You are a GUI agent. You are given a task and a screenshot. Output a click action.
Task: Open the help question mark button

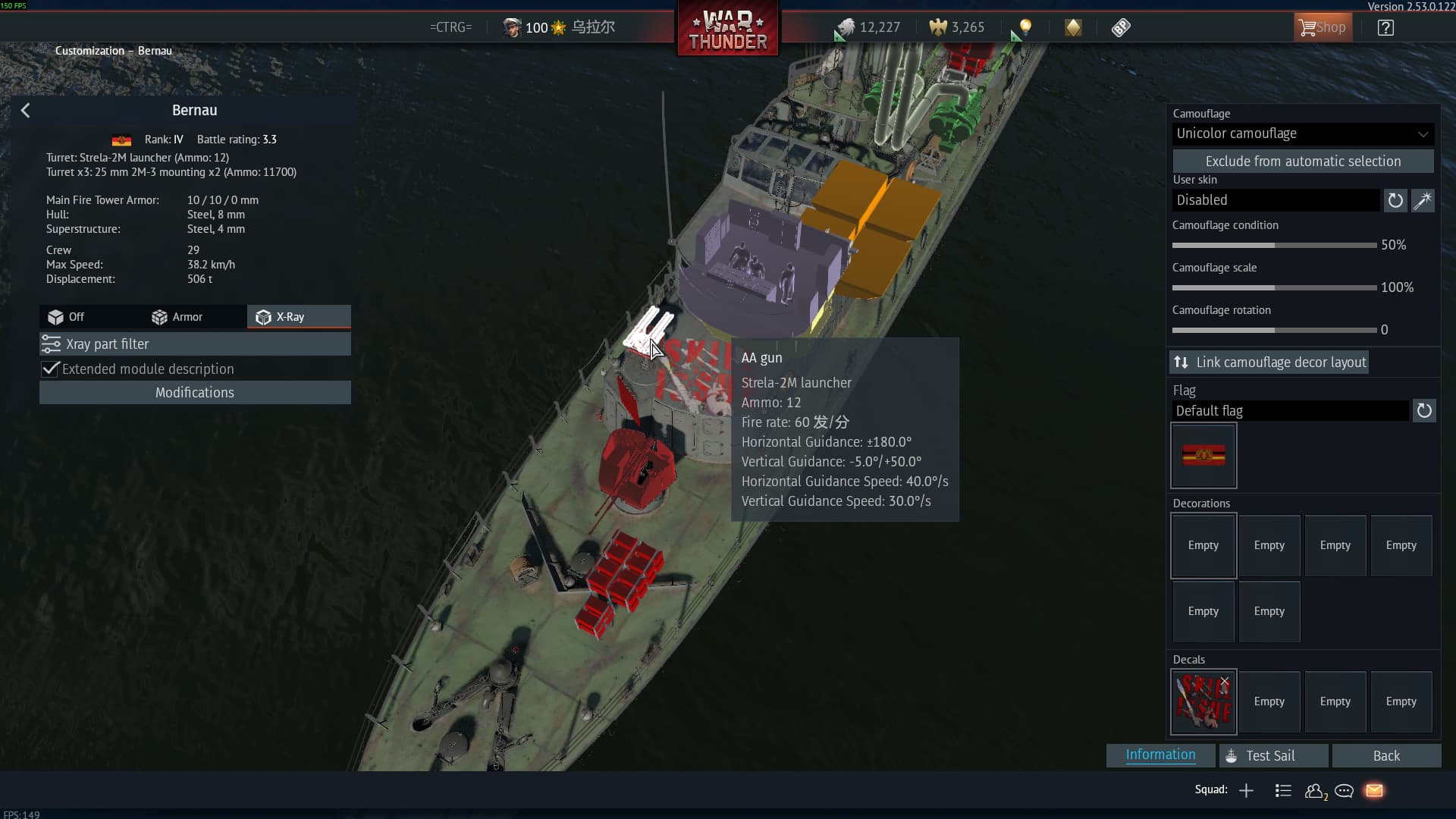(x=1385, y=28)
